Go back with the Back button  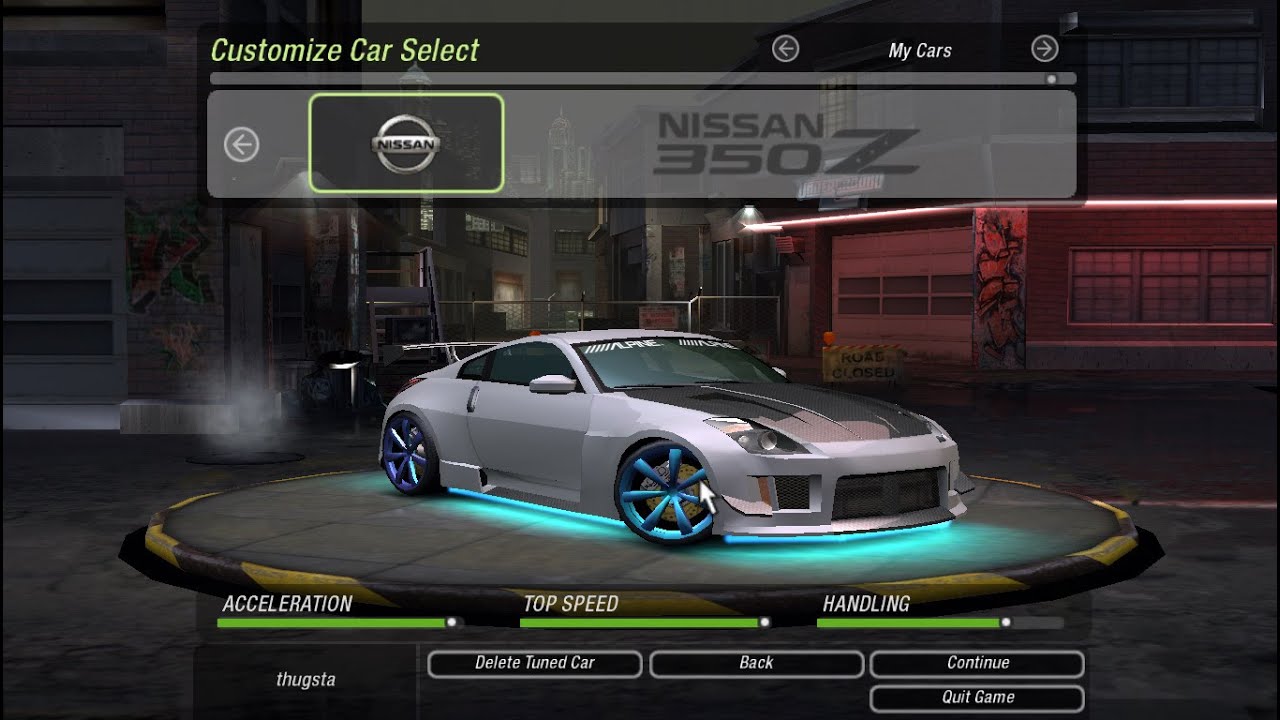tap(756, 663)
